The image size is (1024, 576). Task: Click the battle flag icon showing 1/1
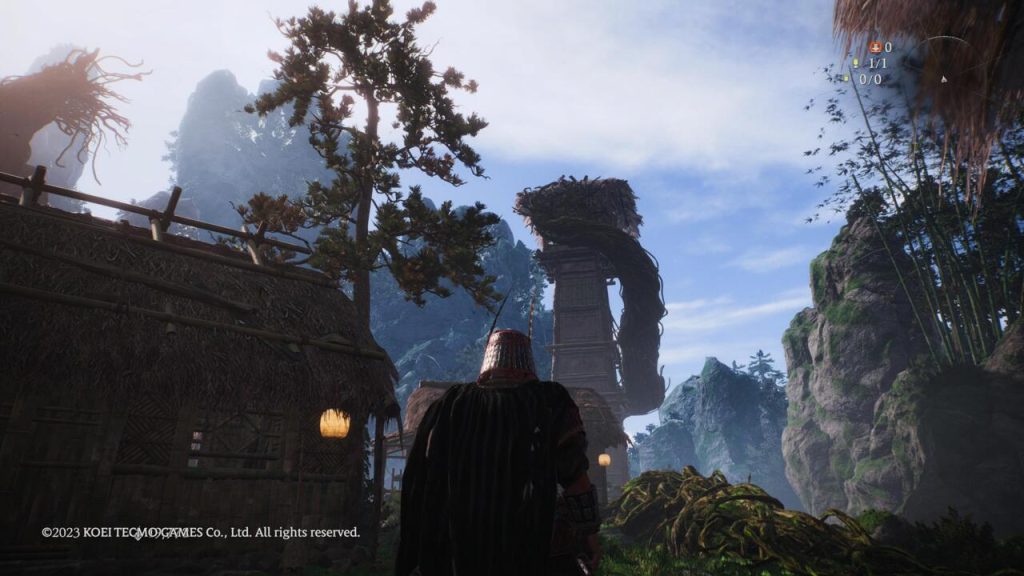point(855,63)
